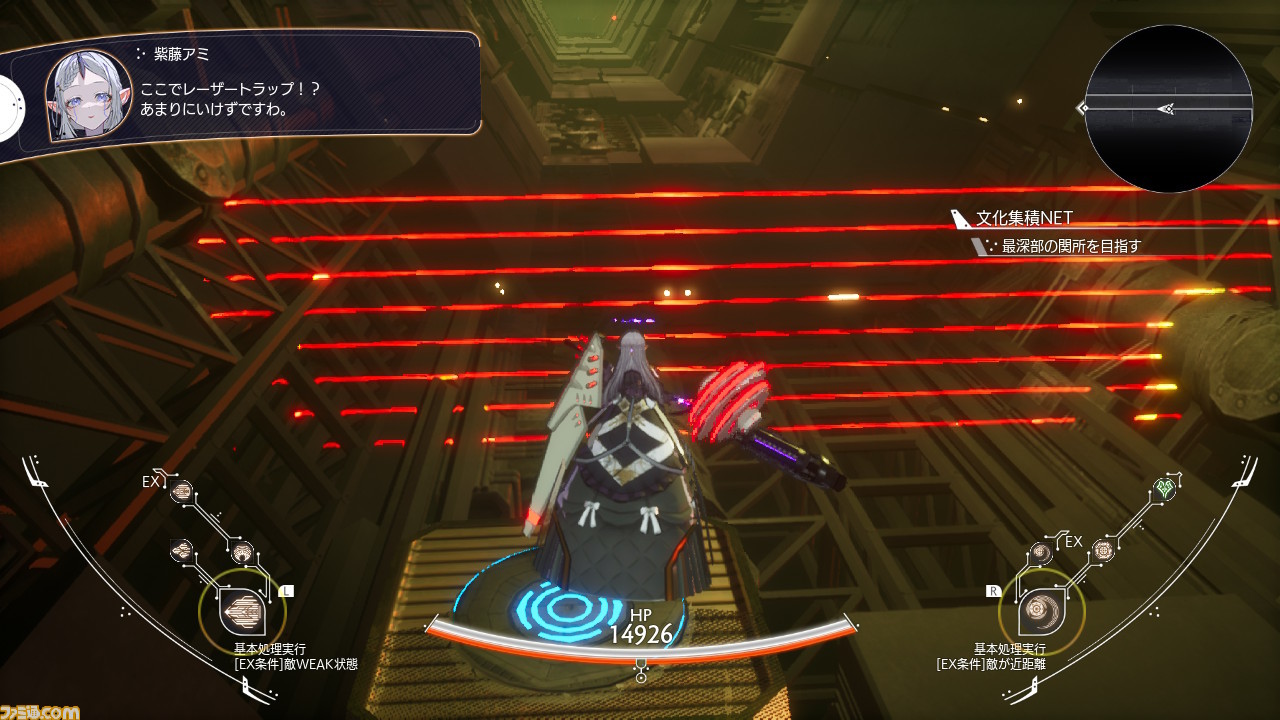Viewport: 1280px width, 720px height.
Task: Select the left EX skill icon
Action: [x=182, y=490]
